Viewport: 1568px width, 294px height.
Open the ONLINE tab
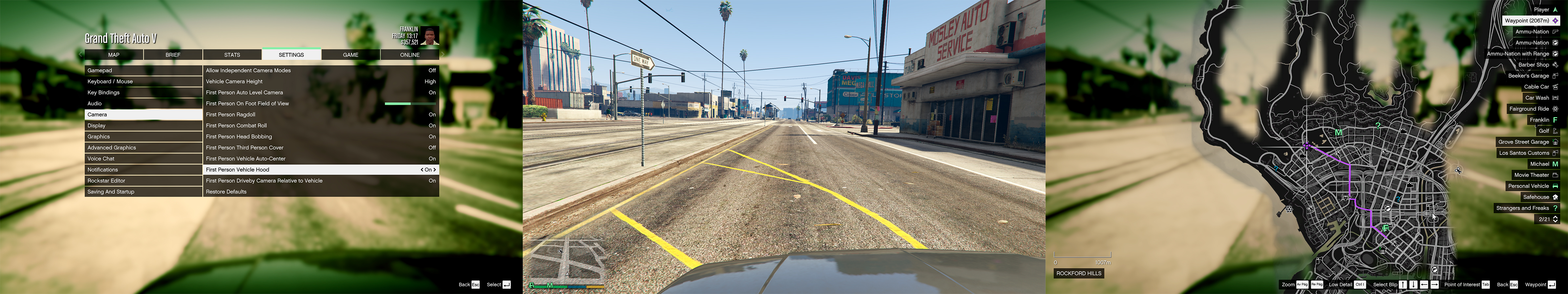[x=410, y=55]
